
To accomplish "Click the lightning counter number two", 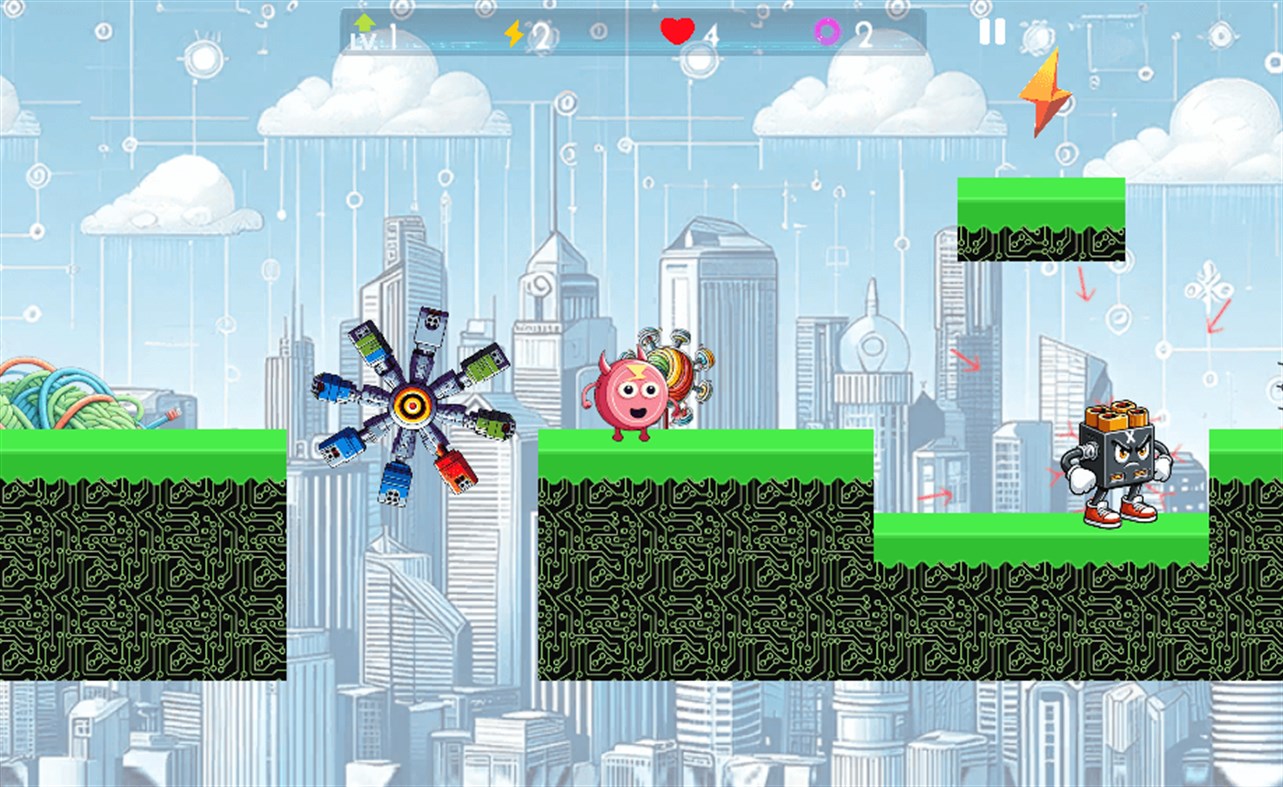I will pyautogui.click(x=540, y=35).
